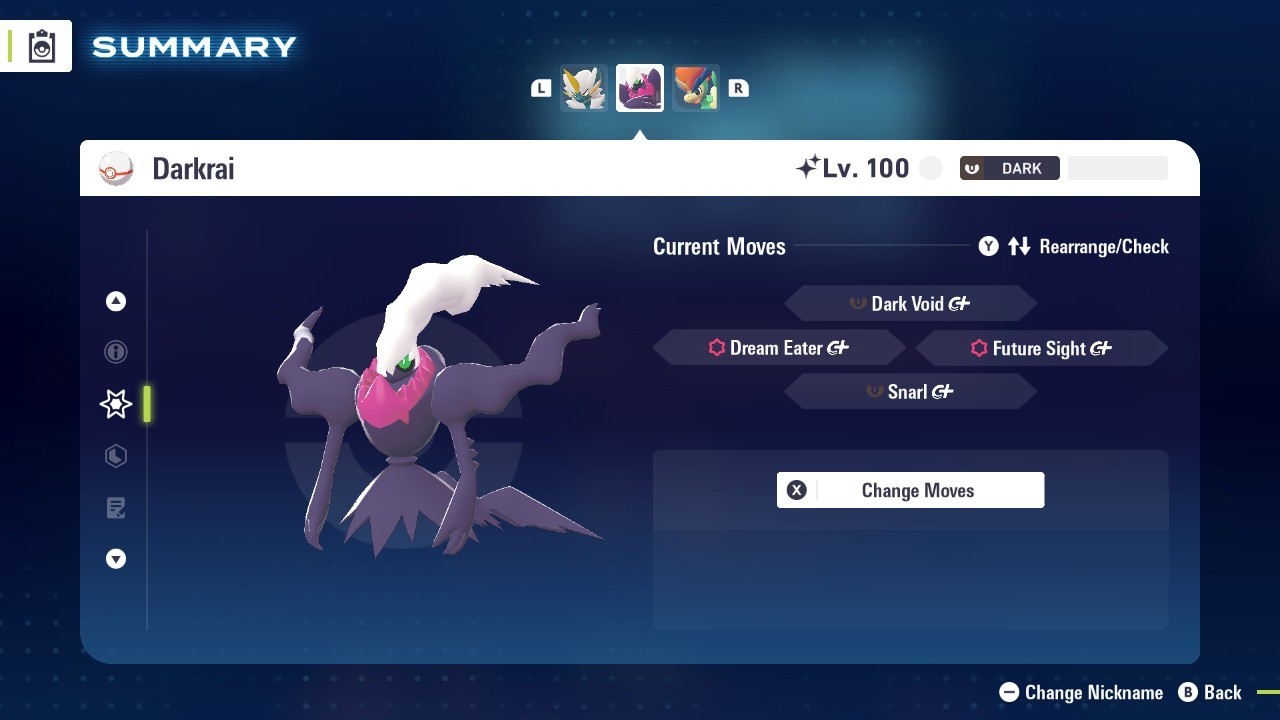1280x720 pixels.
Task: Open the Change Moves option
Action: click(x=910, y=490)
